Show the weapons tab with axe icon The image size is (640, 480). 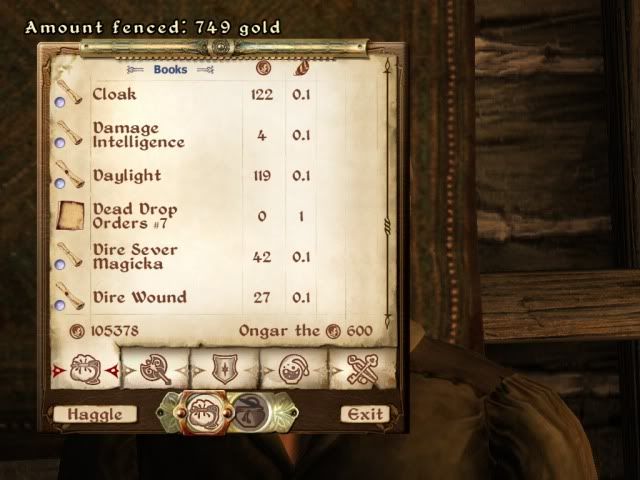(x=153, y=368)
